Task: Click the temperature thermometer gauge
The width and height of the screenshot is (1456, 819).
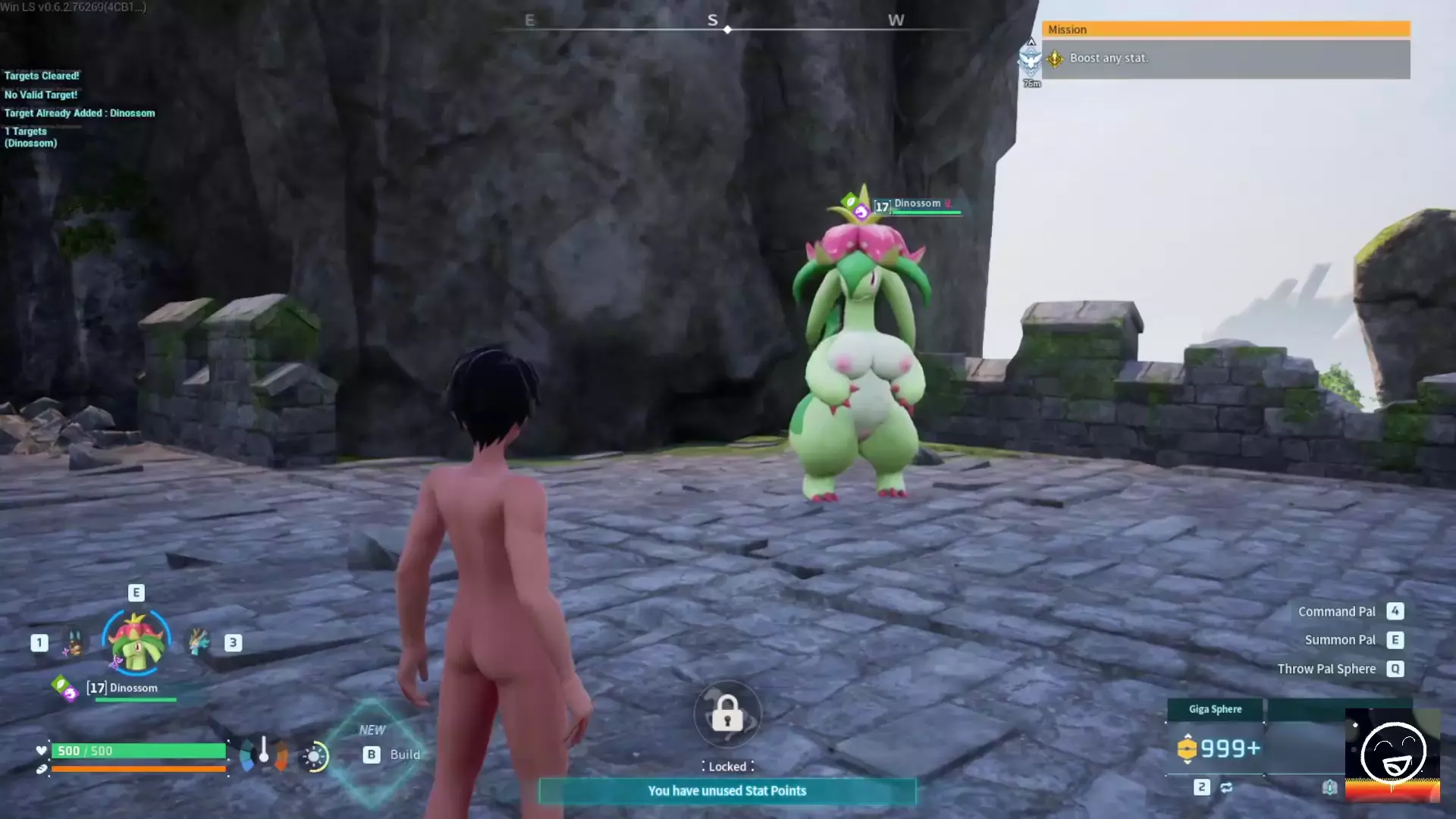Action: pyautogui.click(x=263, y=751)
